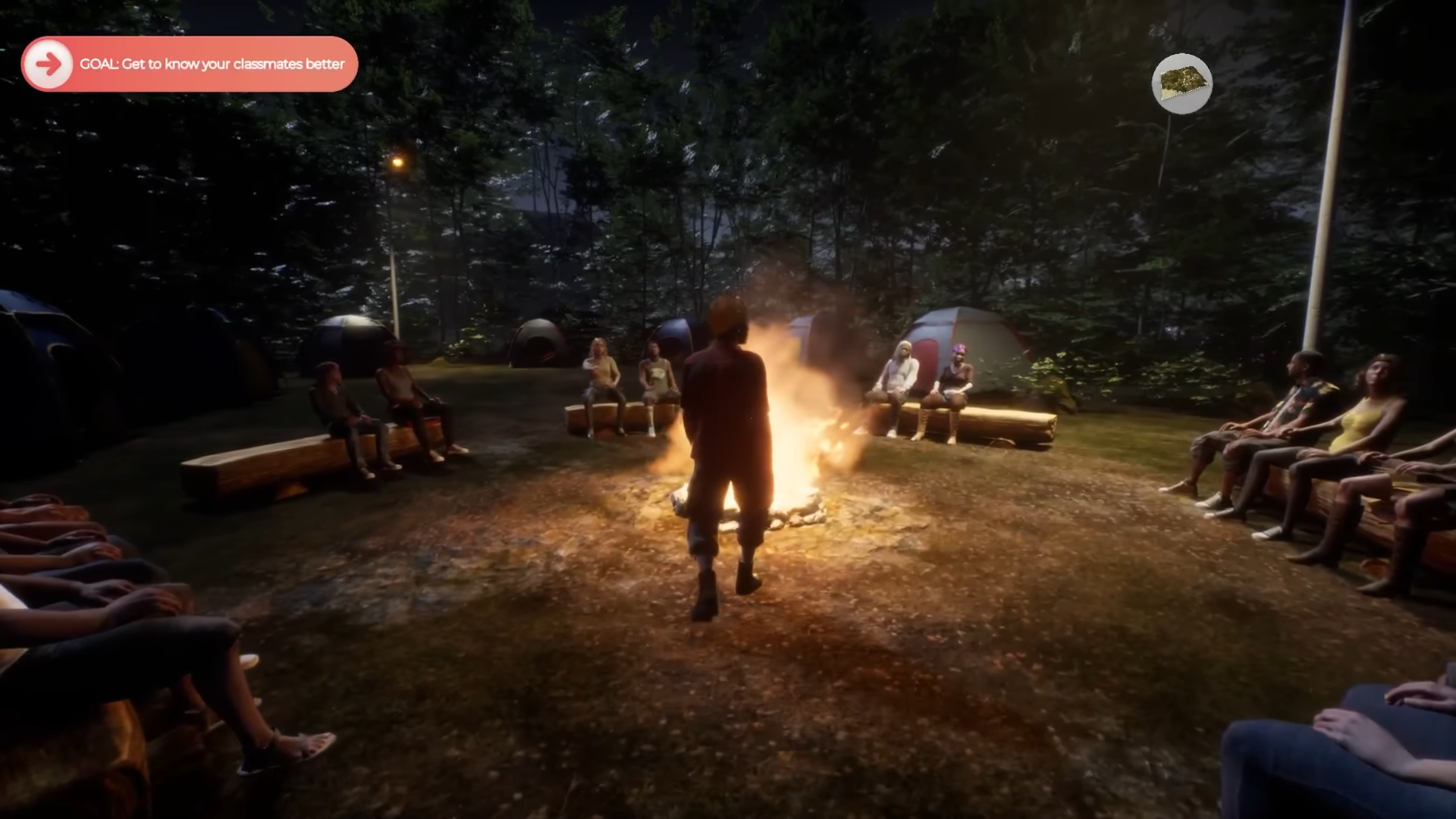Viewport: 1456px width, 819px height.
Task: Open the round map icon
Action: 1181,83
